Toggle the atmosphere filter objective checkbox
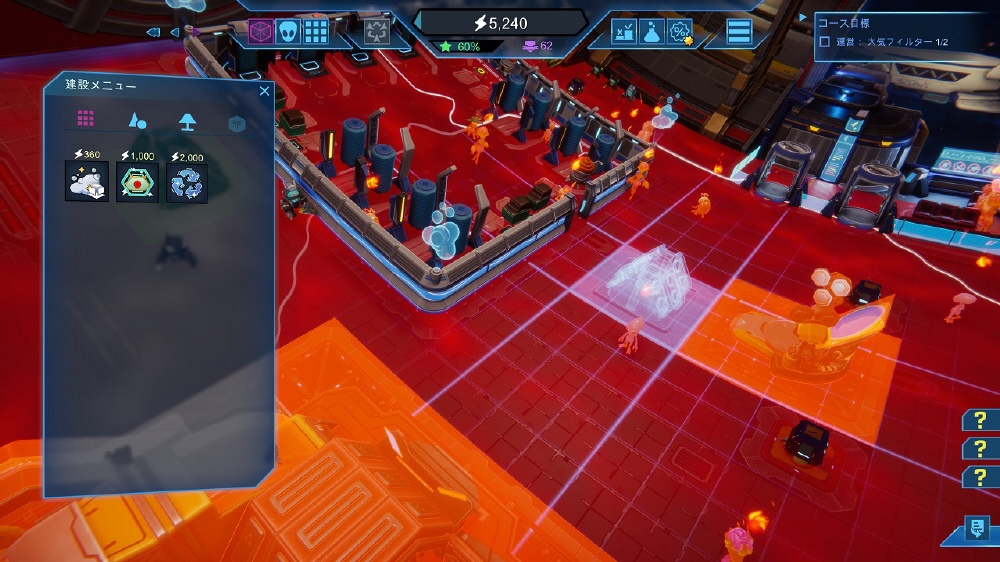This screenshot has height=562, width=1000. point(824,42)
